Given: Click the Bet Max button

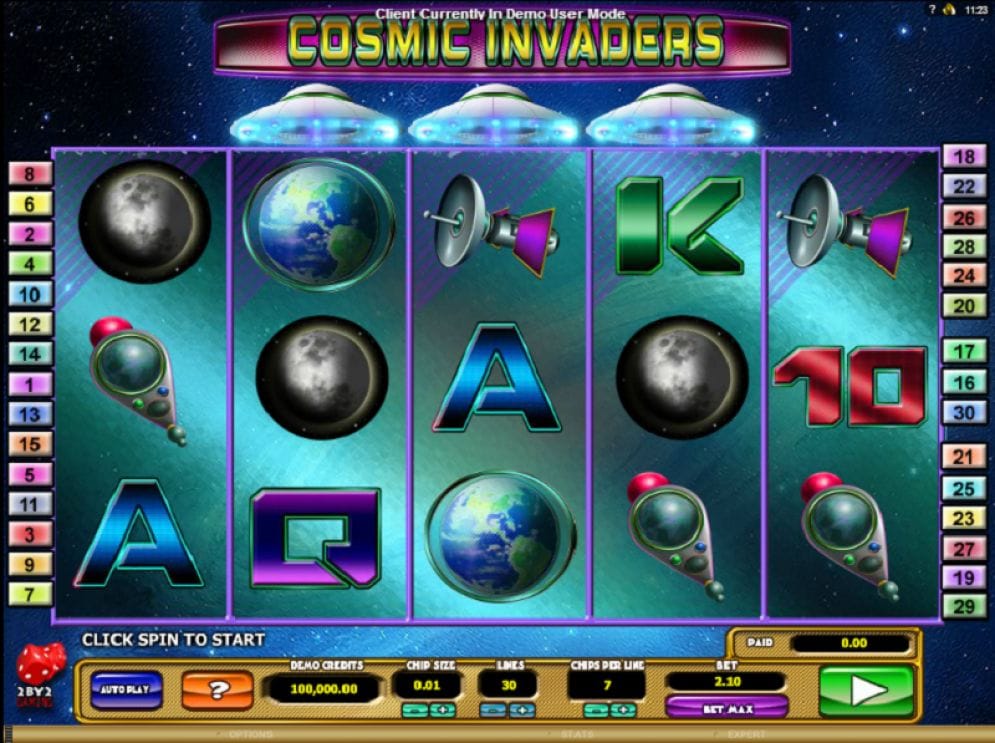Looking at the screenshot, I should pos(726,708).
